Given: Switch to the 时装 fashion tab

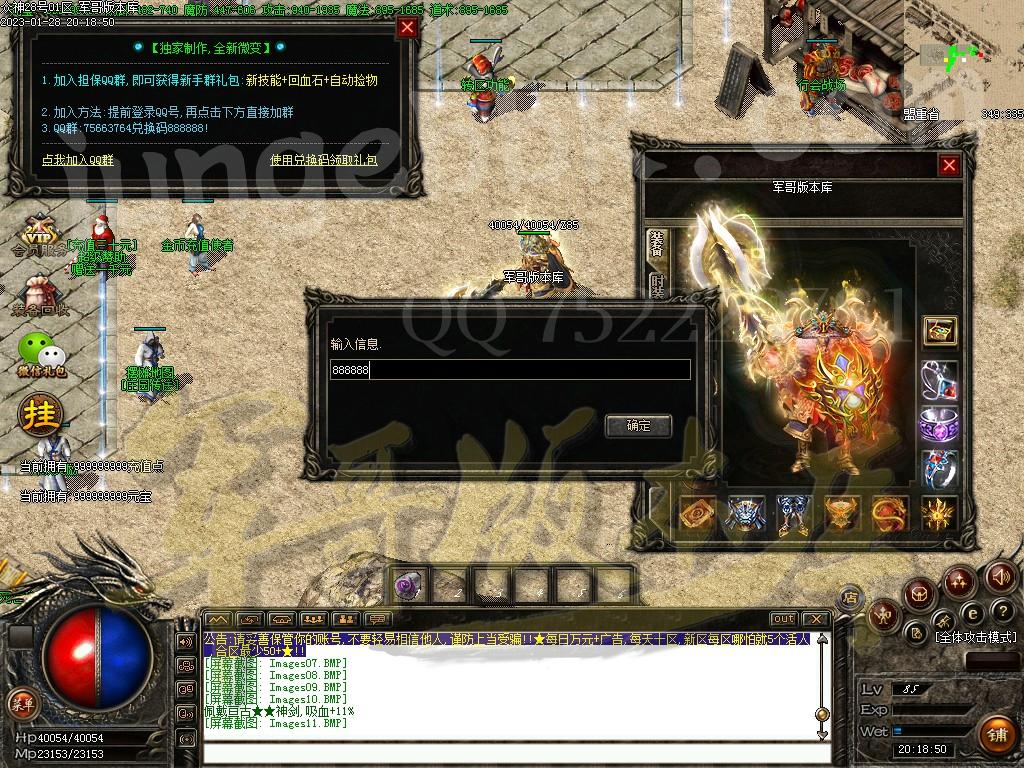Looking at the screenshot, I should [x=657, y=288].
